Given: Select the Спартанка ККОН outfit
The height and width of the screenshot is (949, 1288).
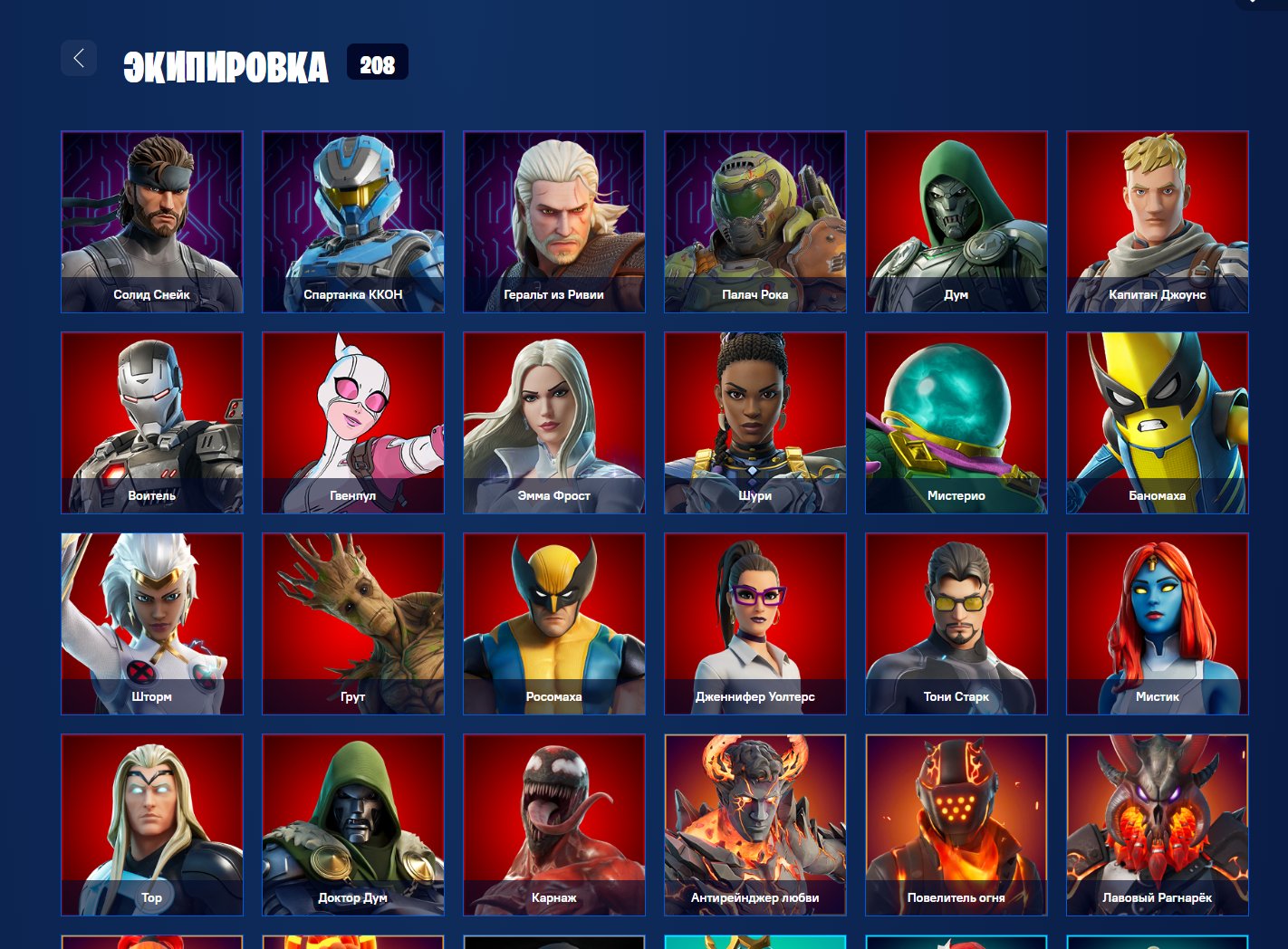Looking at the screenshot, I should (352, 222).
